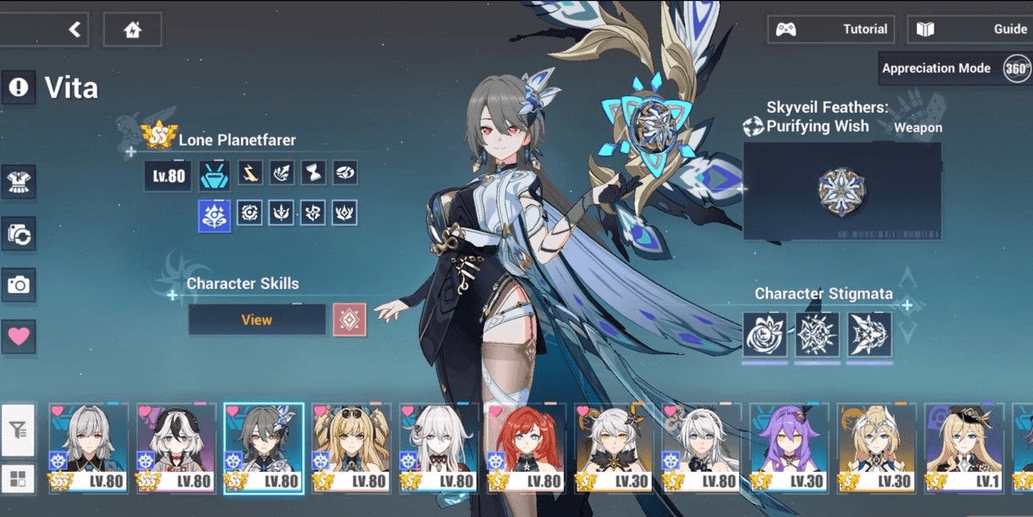Go back using the arrow button

[74, 30]
